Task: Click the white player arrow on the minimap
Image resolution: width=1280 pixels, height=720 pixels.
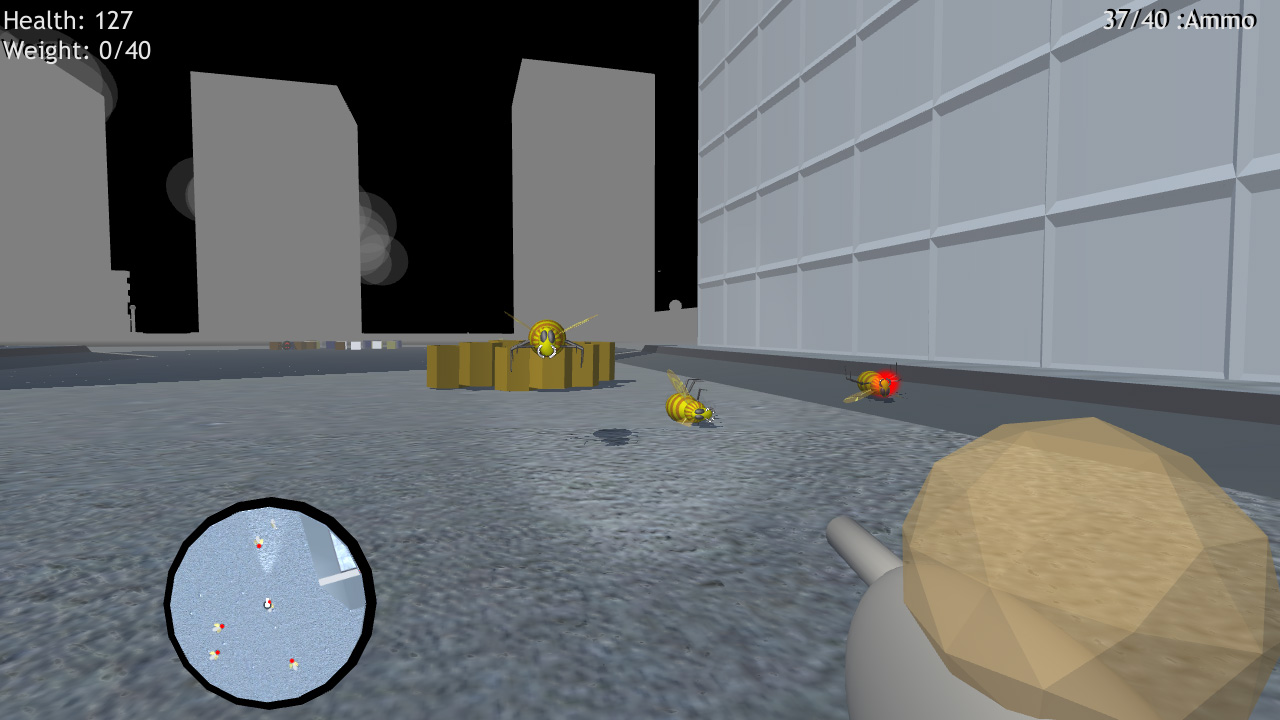Action: click(x=267, y=604)
